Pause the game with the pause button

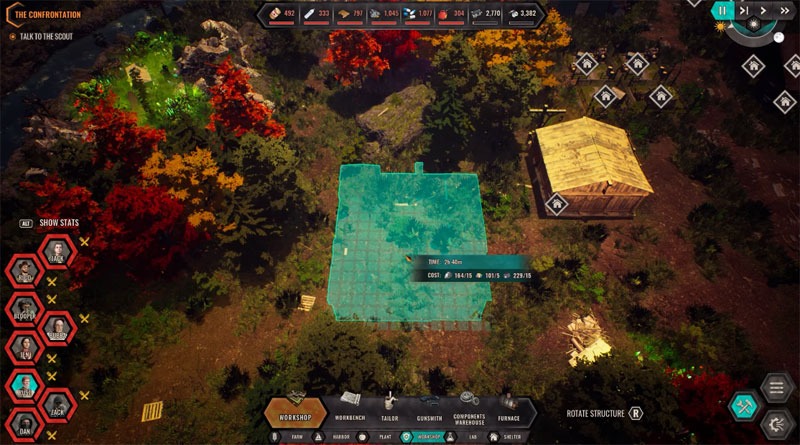tap(723, 11)
